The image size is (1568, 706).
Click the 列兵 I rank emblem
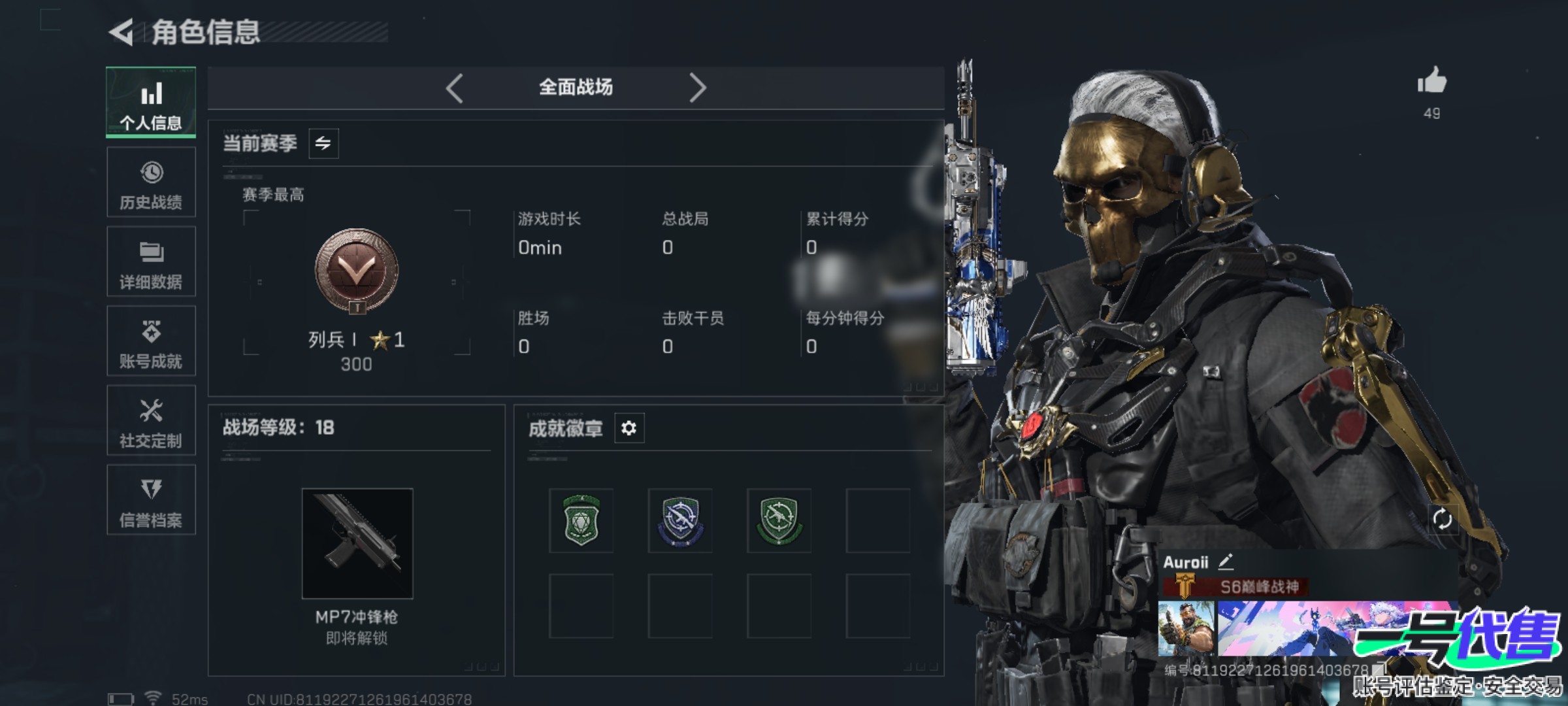357,270
